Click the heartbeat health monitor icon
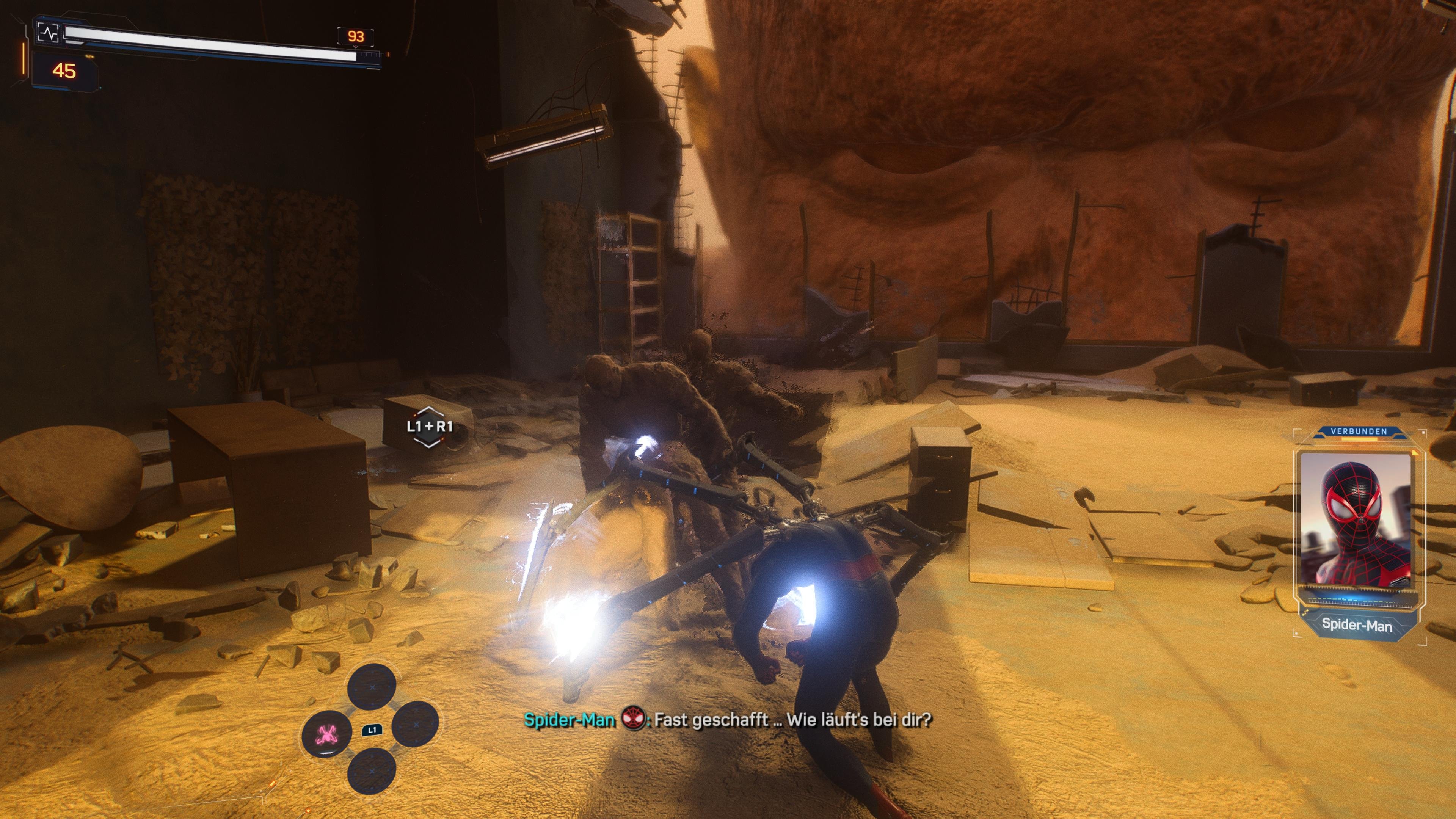This screenshot has height=819, width=1456. (x=49, y=33)
